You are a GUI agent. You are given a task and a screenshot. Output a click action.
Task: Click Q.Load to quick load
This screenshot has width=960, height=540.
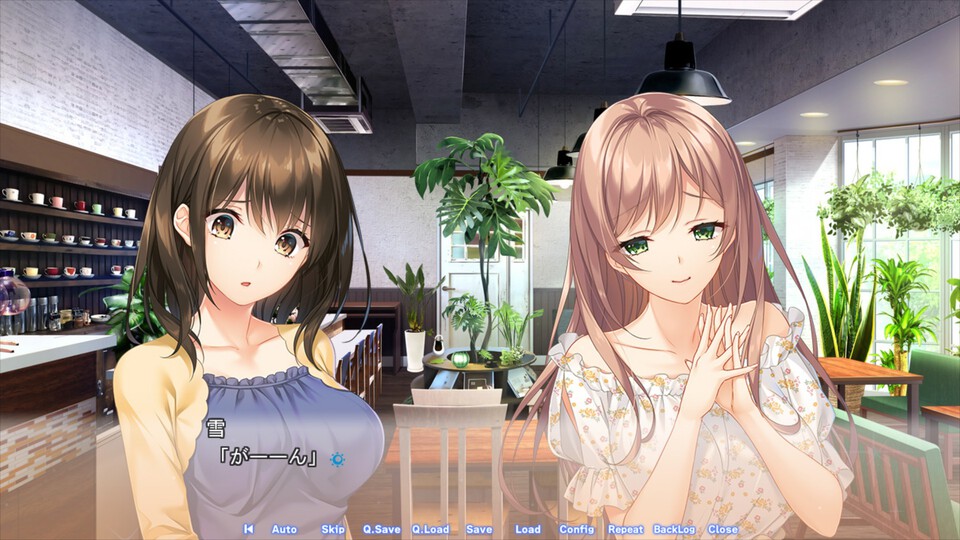click(430, 529)
